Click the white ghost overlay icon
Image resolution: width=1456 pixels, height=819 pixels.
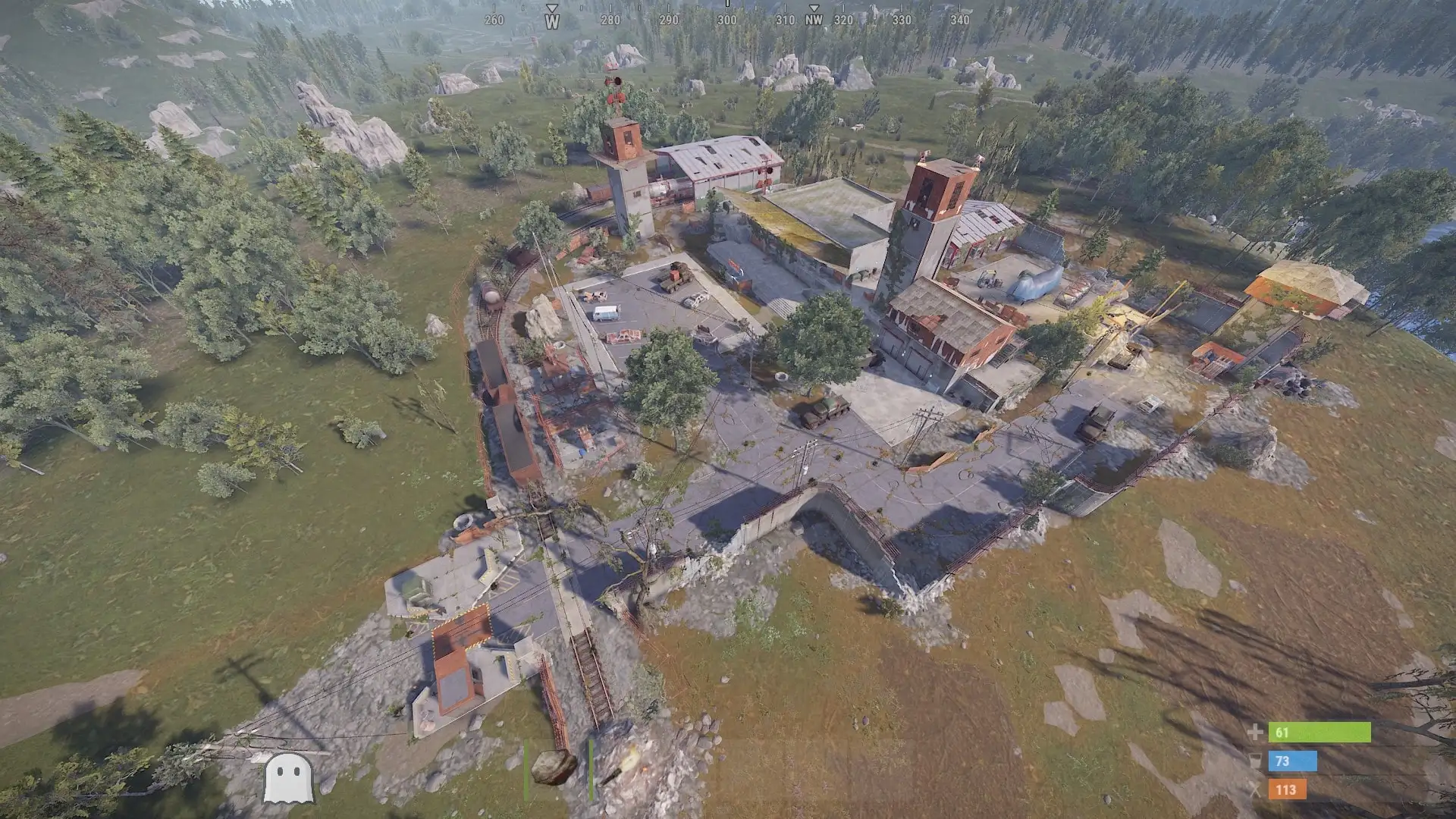(x=287, y=777)
